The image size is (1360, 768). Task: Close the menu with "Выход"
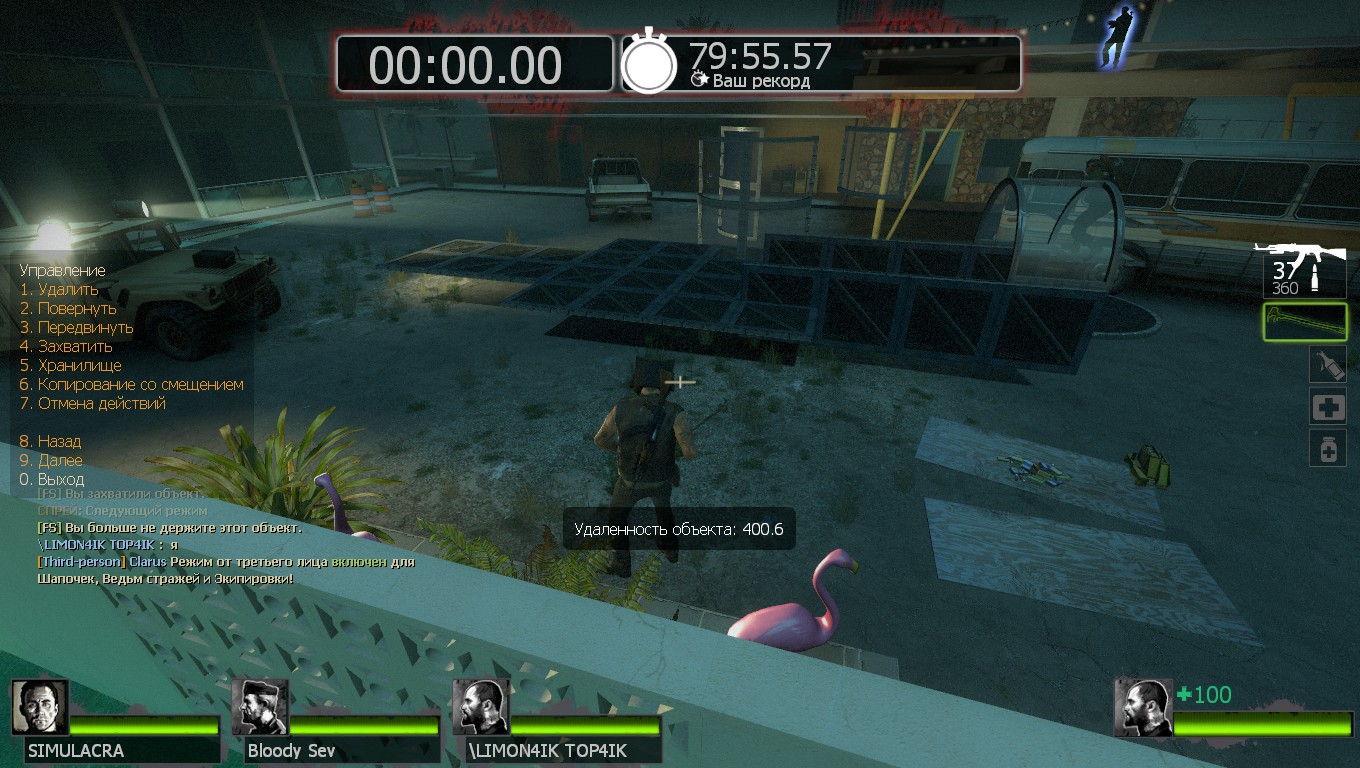coord(60,480)
